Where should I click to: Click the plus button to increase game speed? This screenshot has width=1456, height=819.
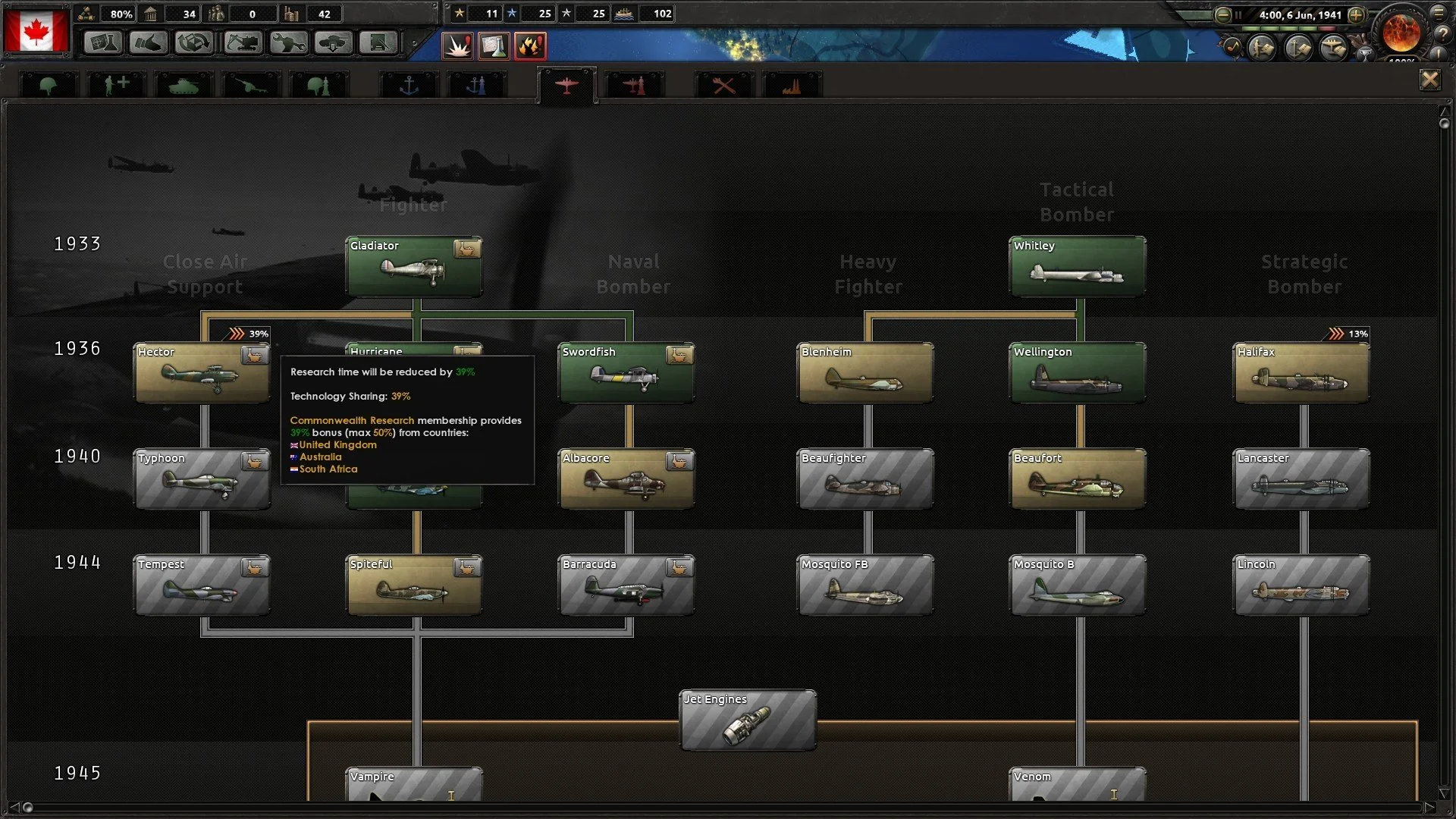1356,14
